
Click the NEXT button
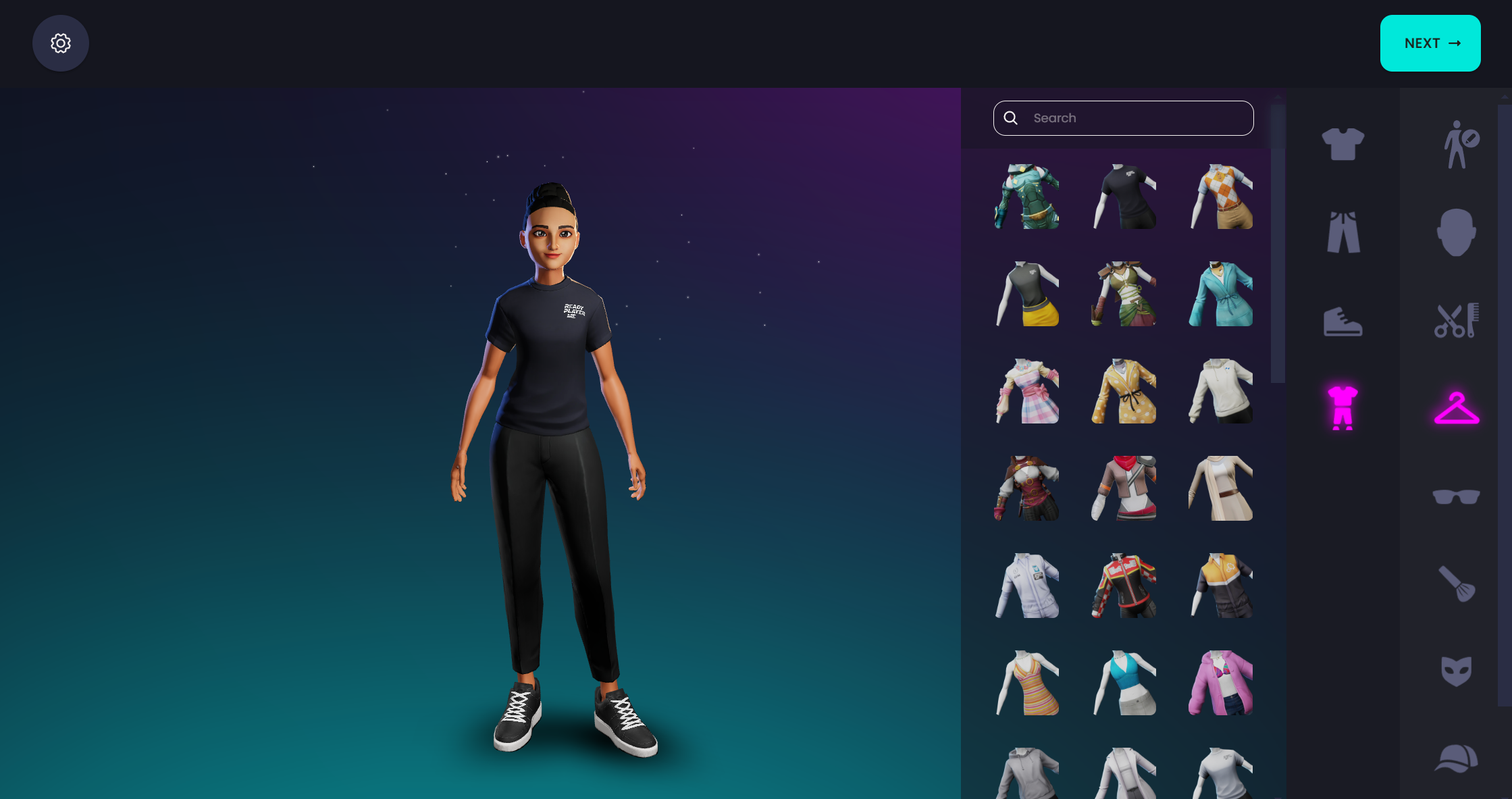click(x=1430, y=43)
